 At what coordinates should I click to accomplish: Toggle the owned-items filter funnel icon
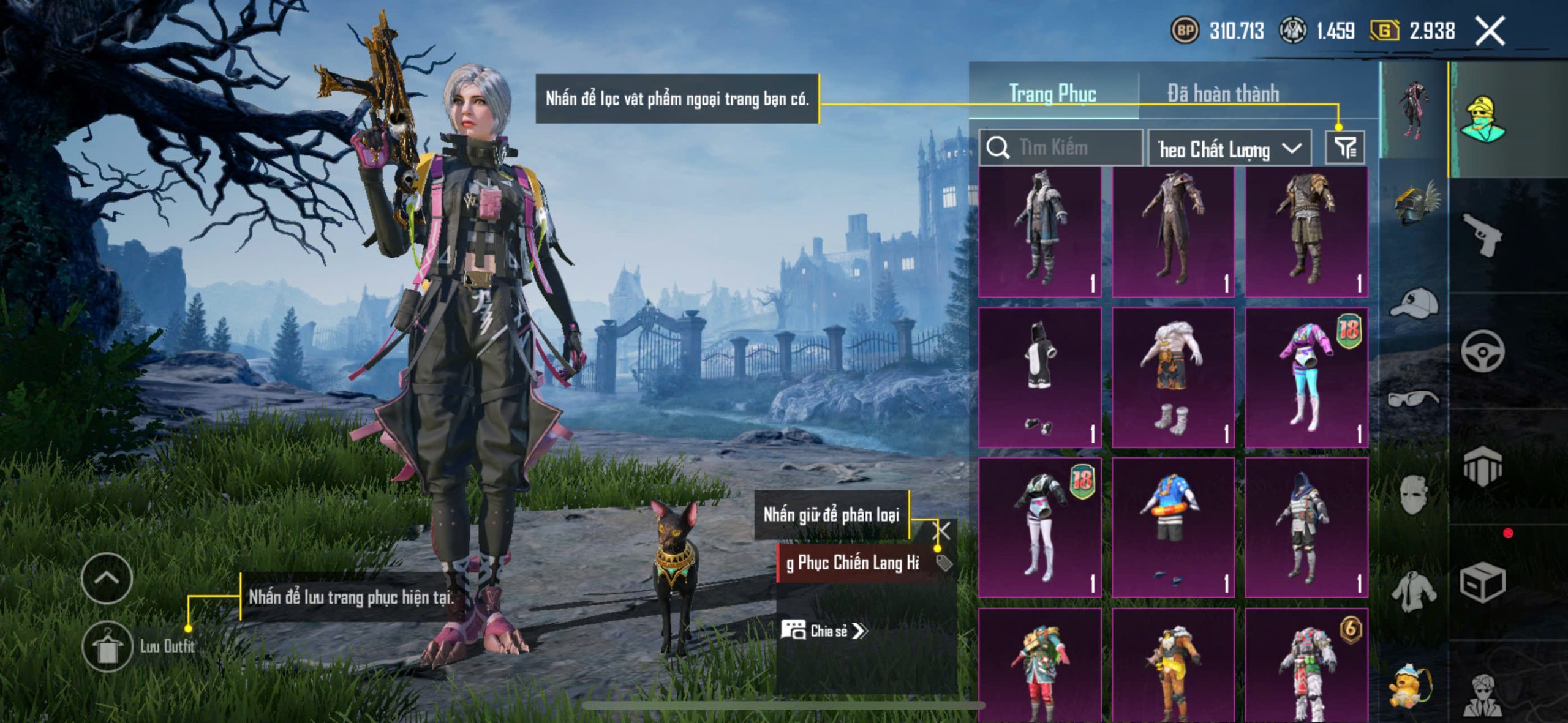1345,148
